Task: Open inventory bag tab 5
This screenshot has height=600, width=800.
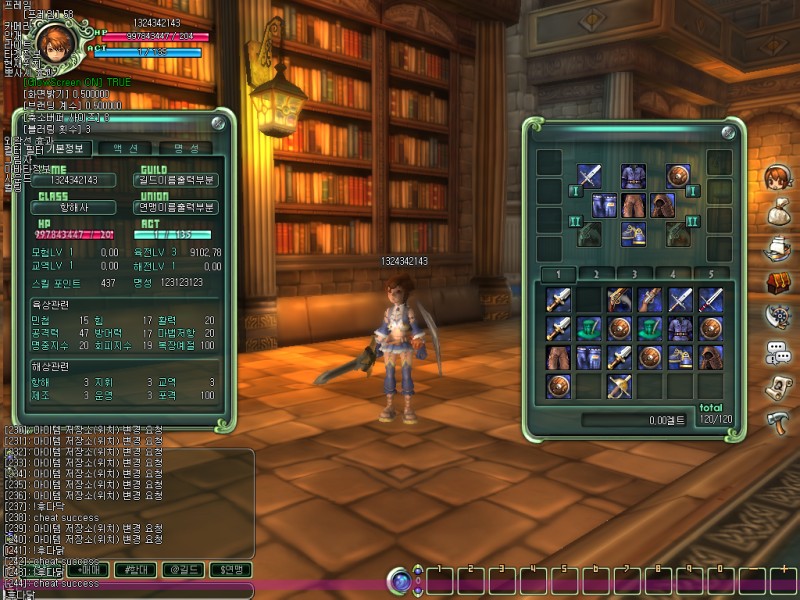Action: (x=709, y=273)
